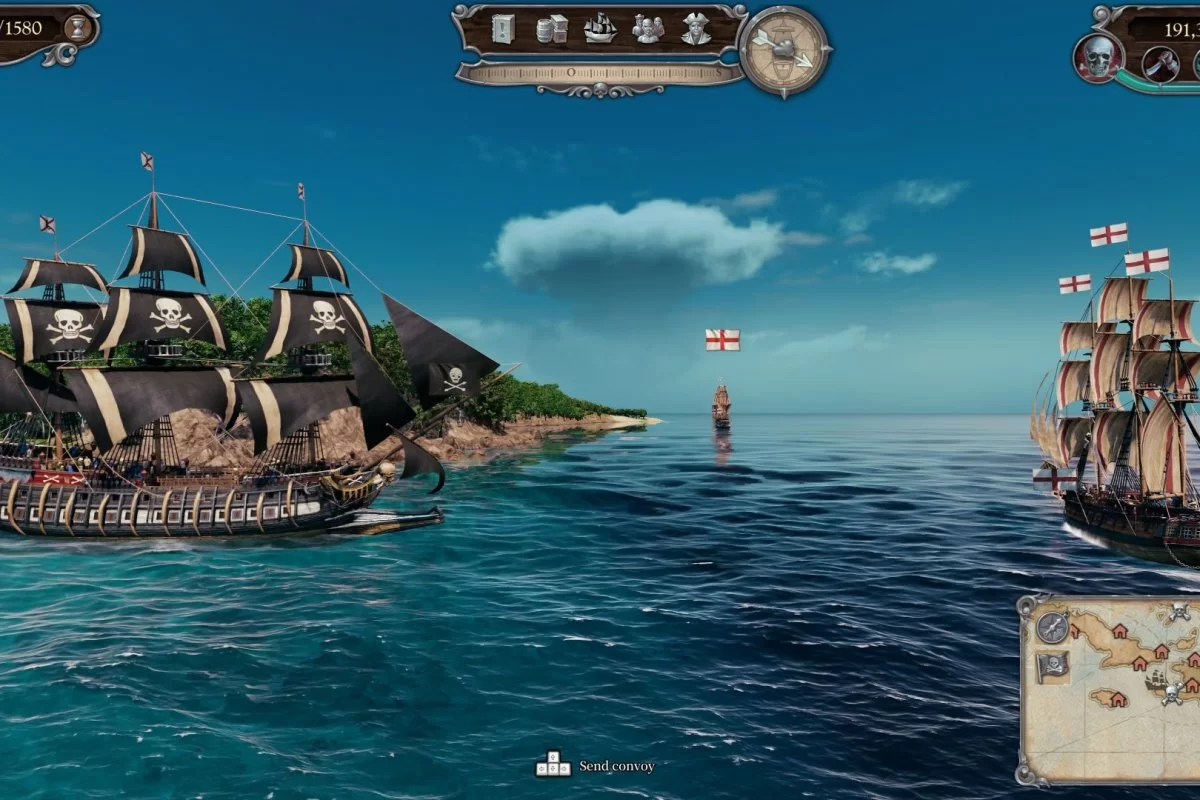Select the skull and crossbones emblem
The width and height of the screenshot is (1200, 800).
click(1099, 57)
